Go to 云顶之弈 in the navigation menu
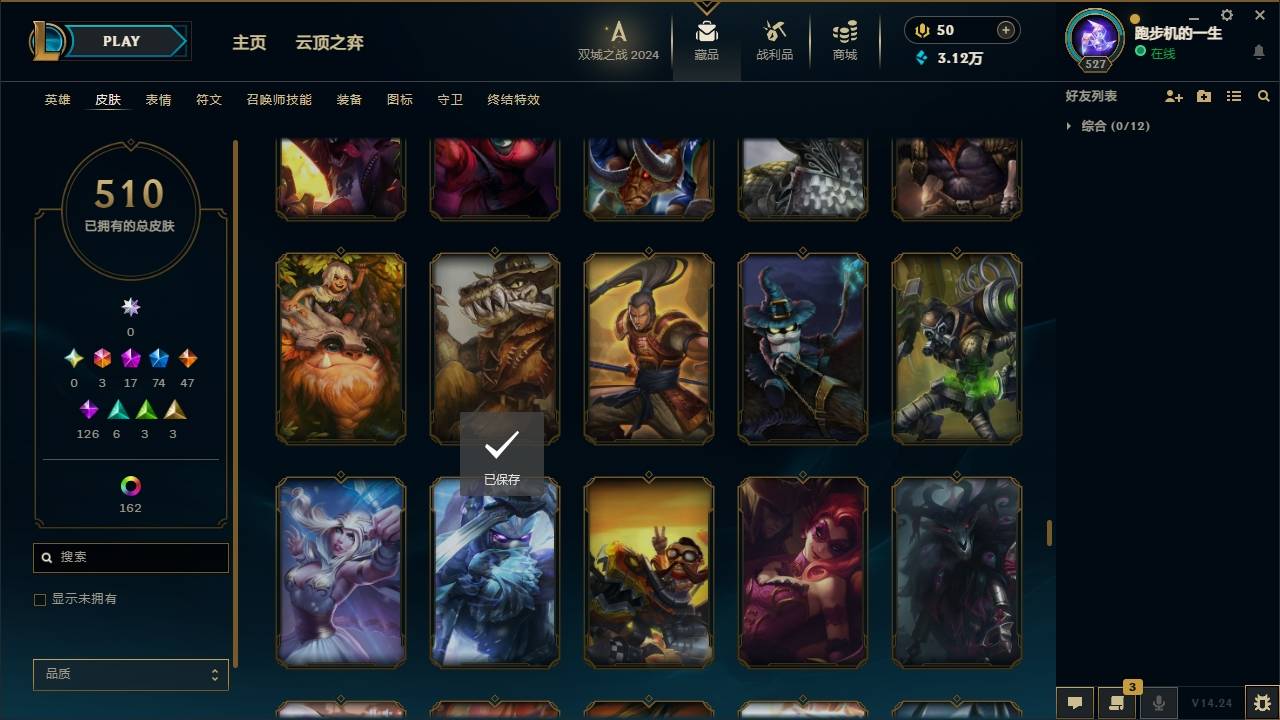Viewport: 1280px width, 720px height. [330, 43]
